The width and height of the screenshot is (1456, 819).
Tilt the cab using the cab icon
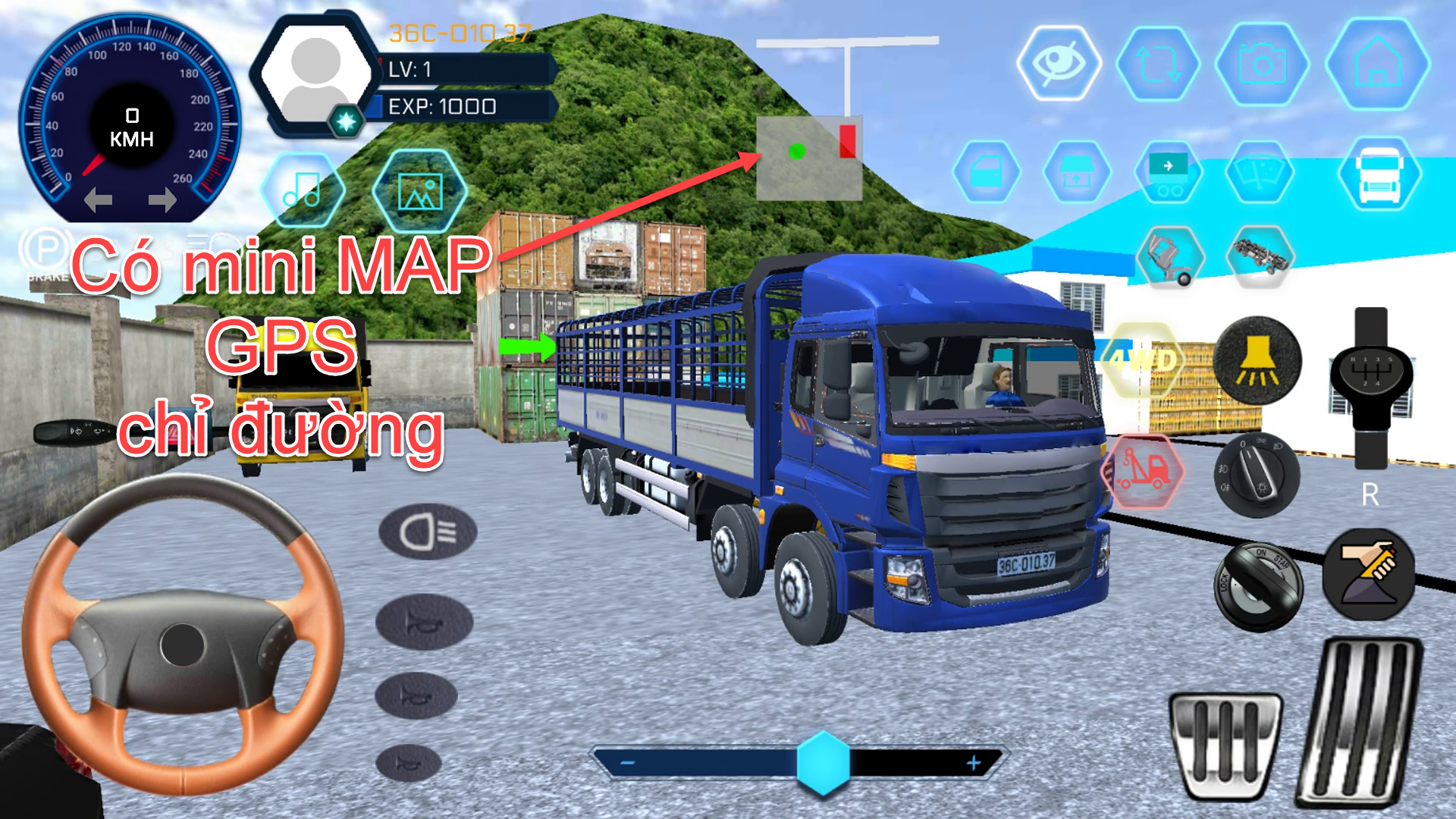coord(1172,256)
